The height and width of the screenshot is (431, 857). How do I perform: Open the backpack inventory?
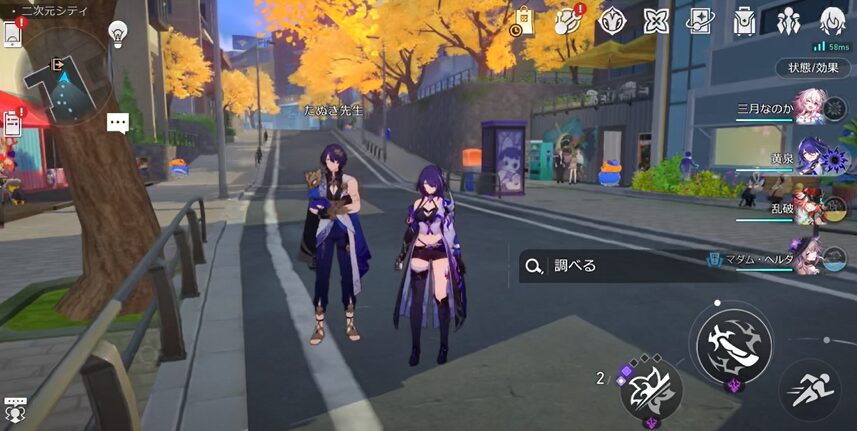point(744,21)
